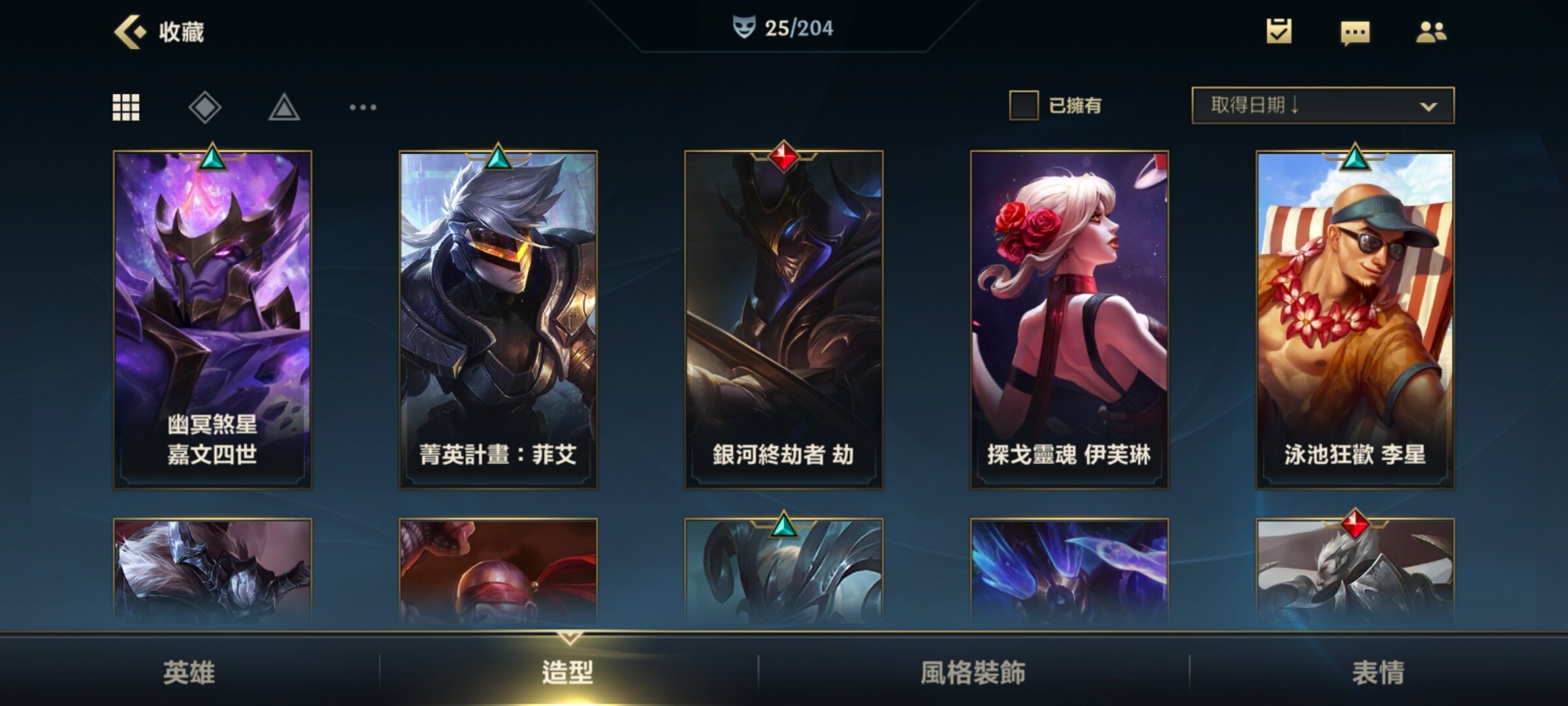Open the friends list icon

(x=1431, y=32)
